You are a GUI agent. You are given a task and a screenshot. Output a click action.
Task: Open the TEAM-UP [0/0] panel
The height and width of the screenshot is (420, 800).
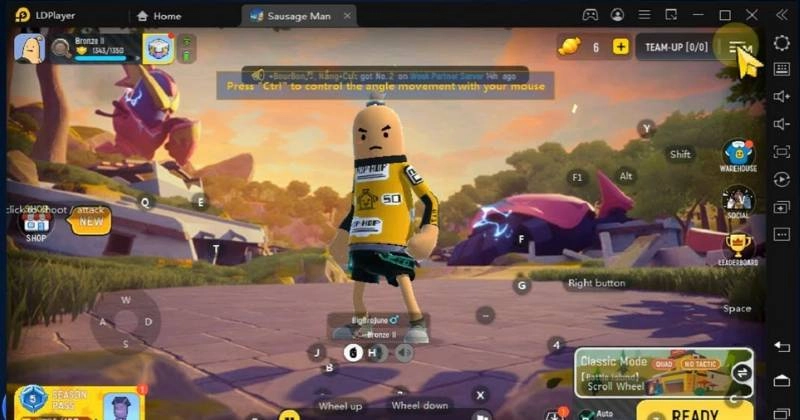pos(676,47)
